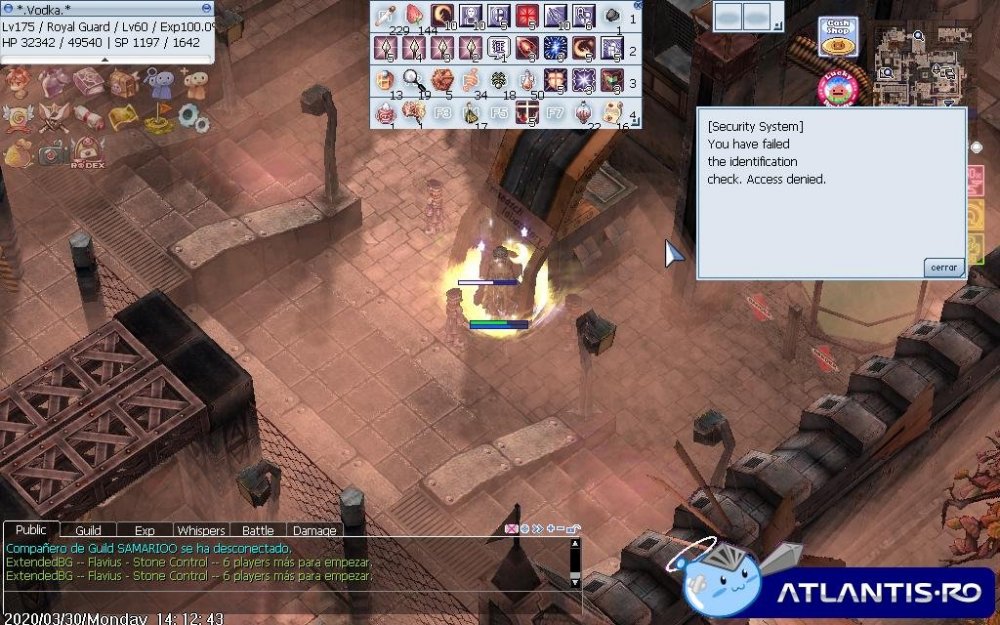Switch to the Guild chat tab
Viewport: 1000px width, 625px height.
point(88,530)
